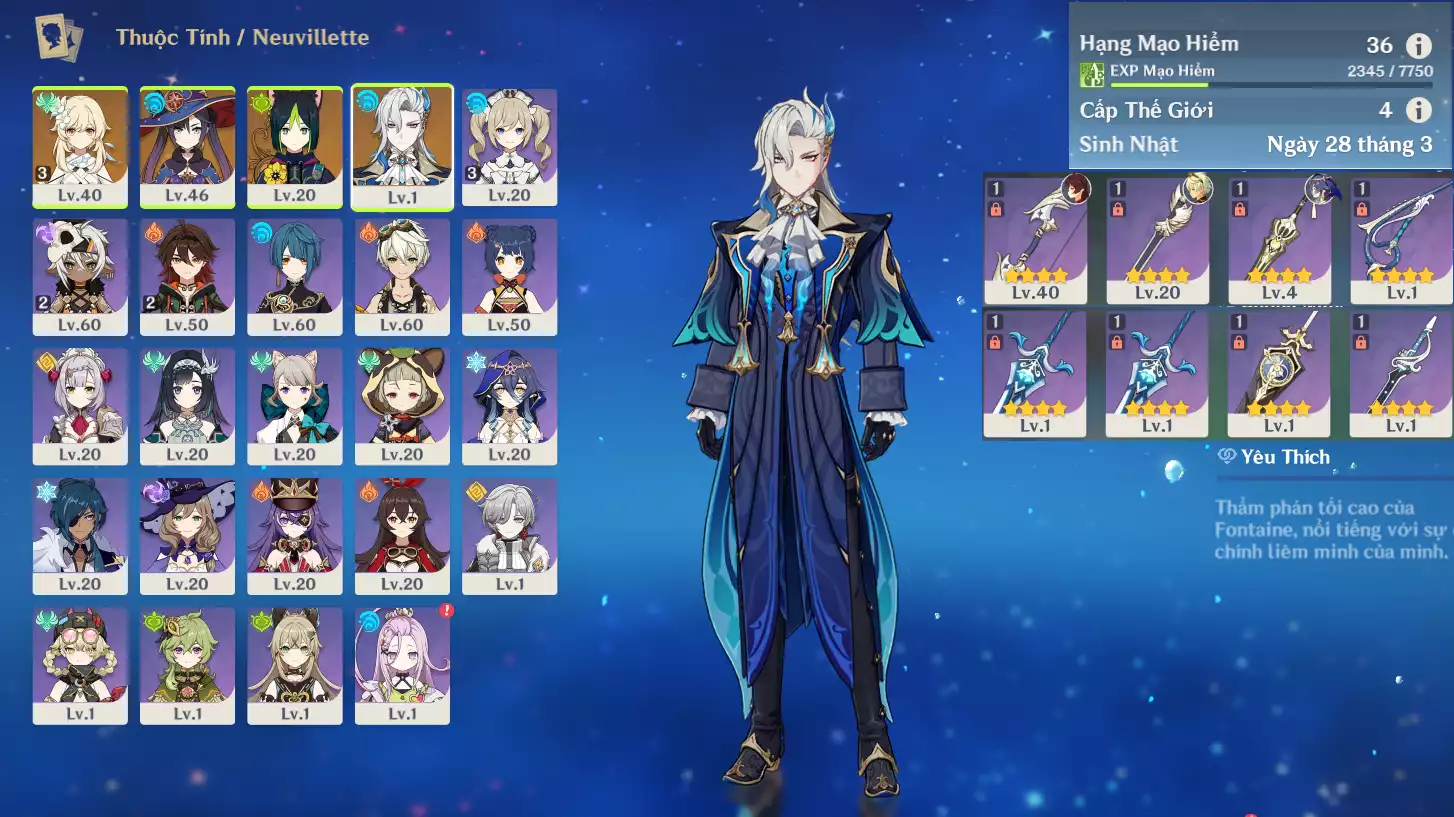This screenshot has height=817, width=1454.
Task: Show info for Cấp Thế Giới
Action: 1418,109
